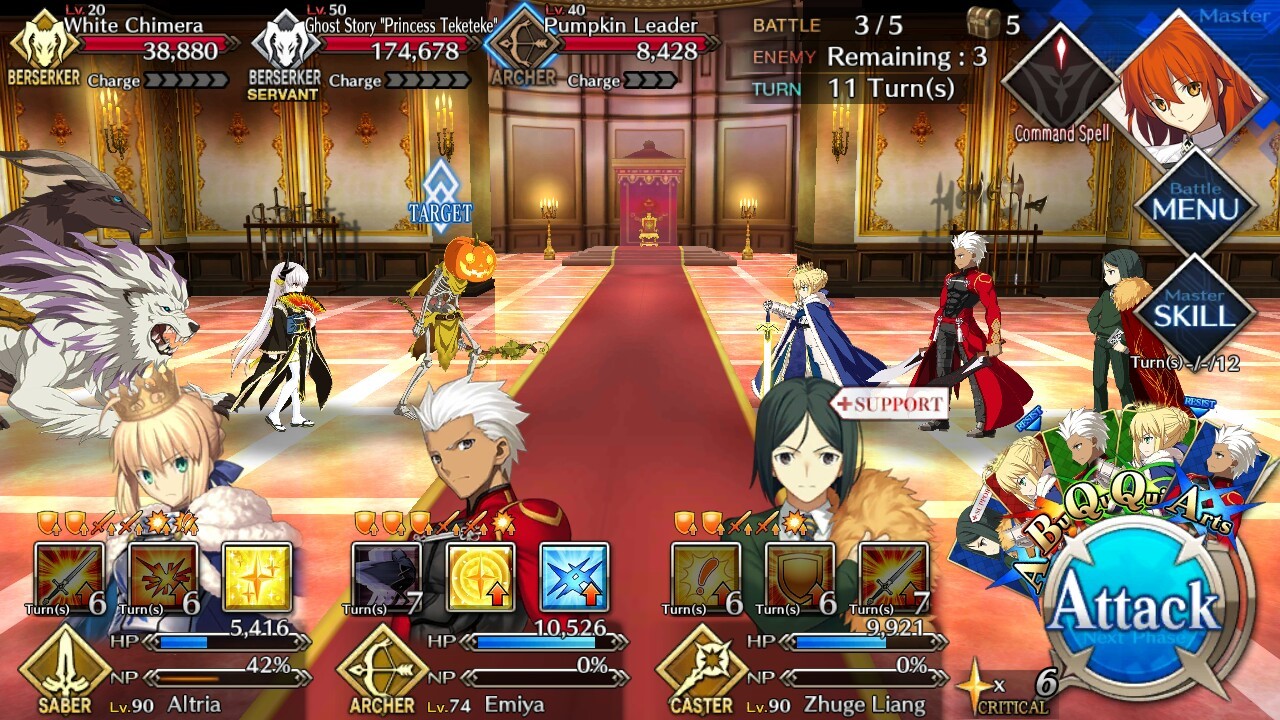Choose Zhuge Liang's sword skill icon
The width and height of the screenshot is (1280, 720).
coord(894,577)
